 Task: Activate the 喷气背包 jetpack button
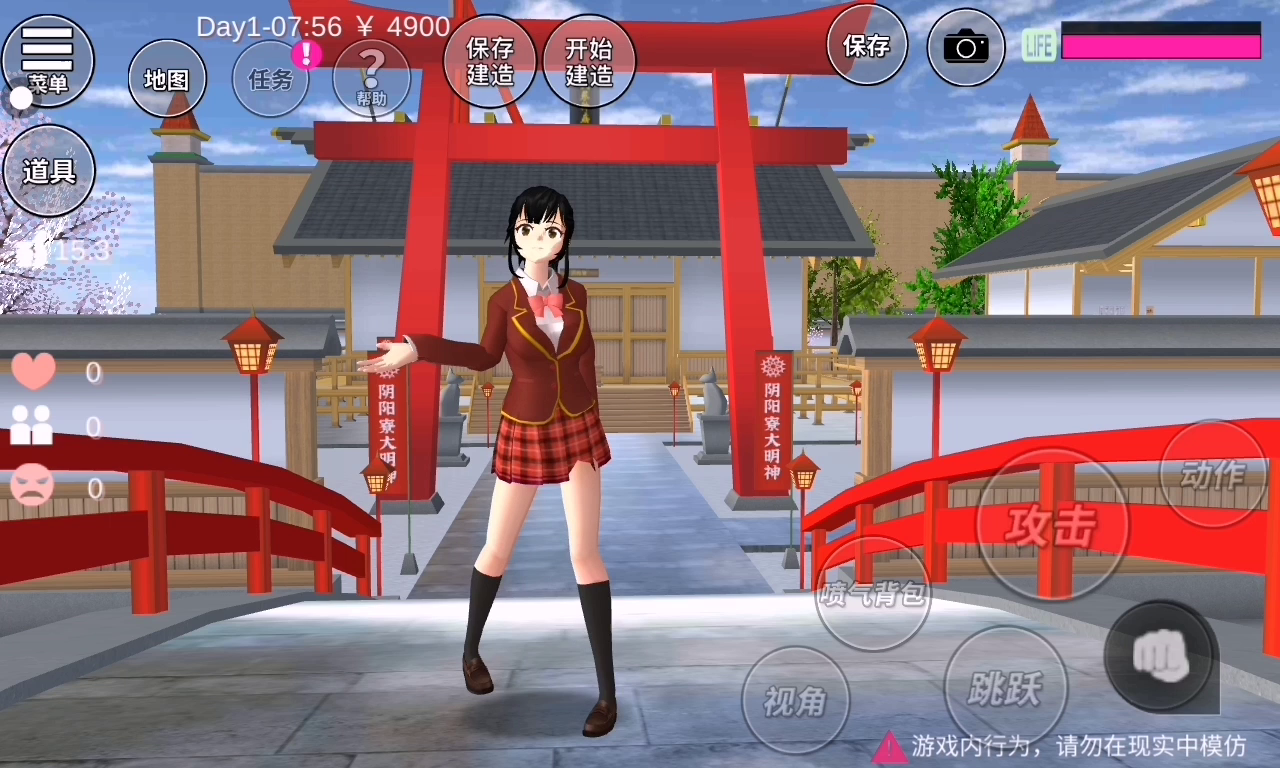[x=874, y=594]
